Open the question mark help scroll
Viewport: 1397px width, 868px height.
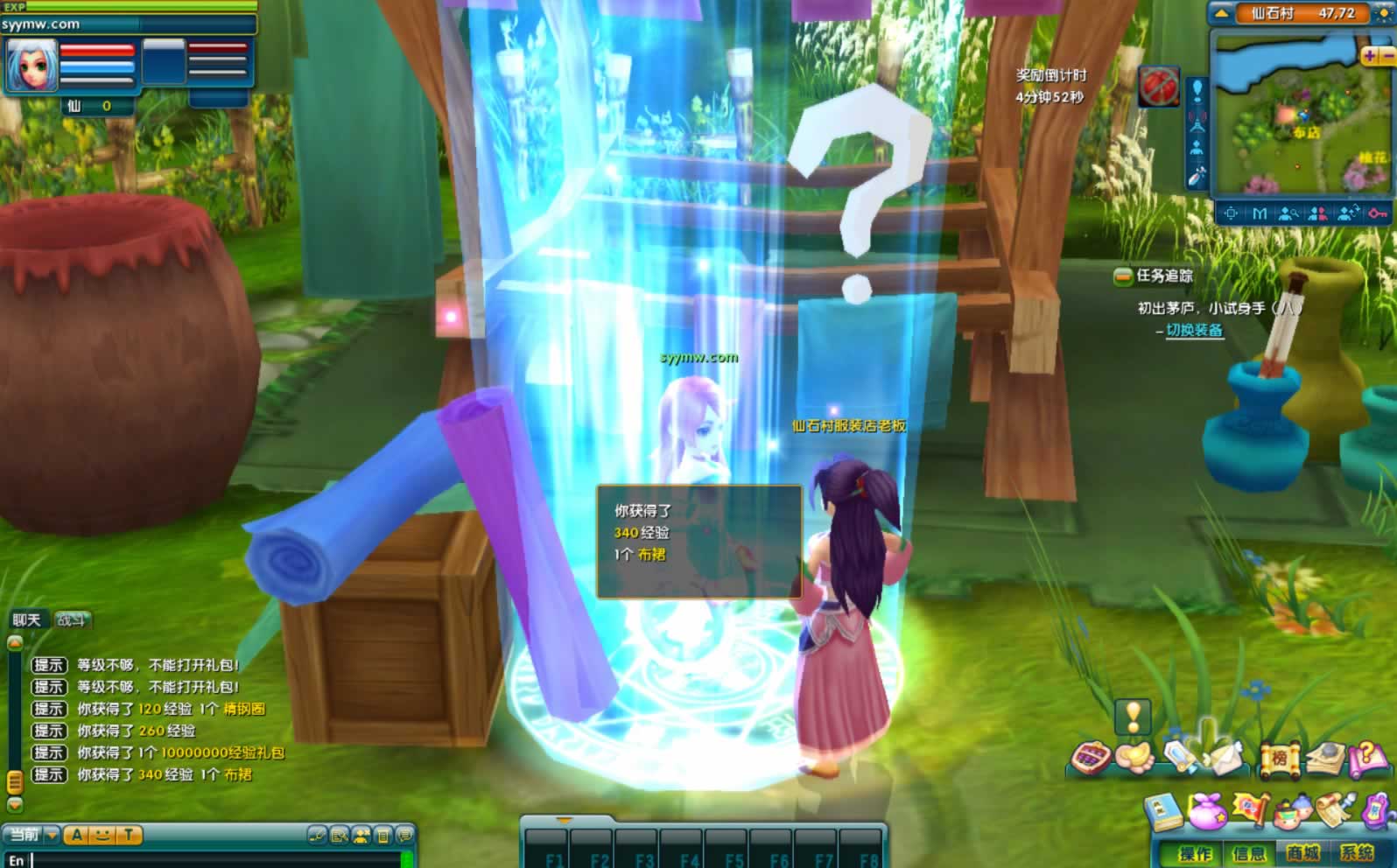pos(1367,758)
